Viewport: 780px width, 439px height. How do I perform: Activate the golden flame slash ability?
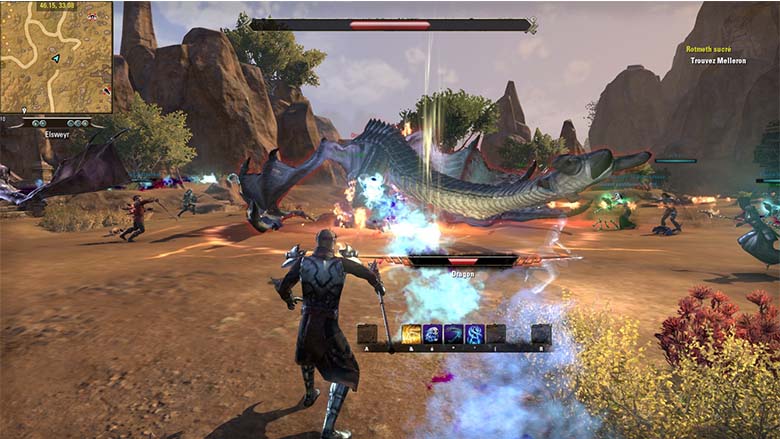click(412, 334)
